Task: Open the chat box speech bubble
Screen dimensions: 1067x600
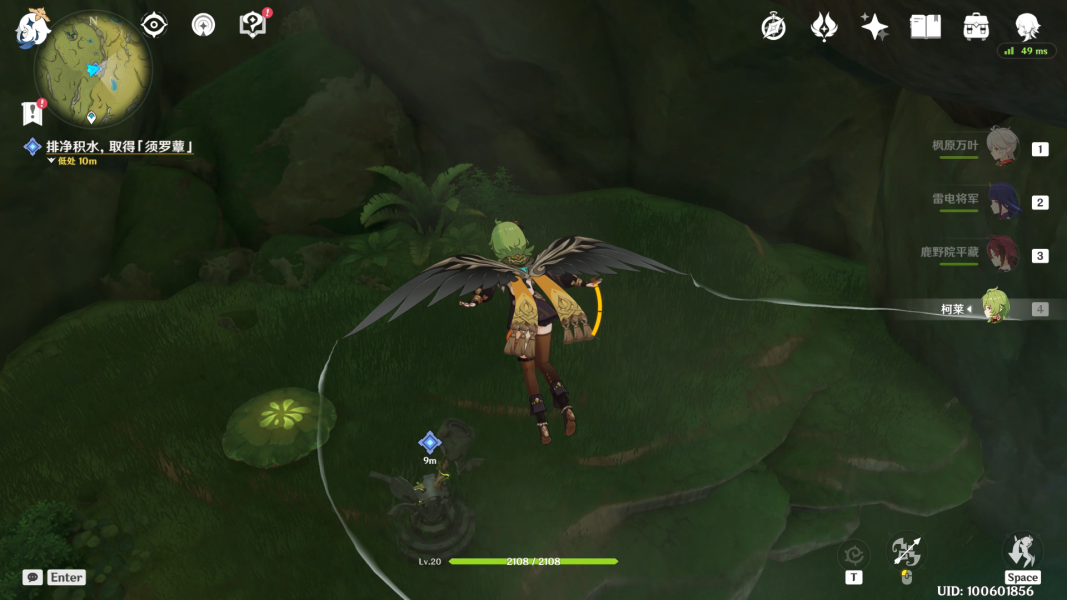Action: [33, 577]
